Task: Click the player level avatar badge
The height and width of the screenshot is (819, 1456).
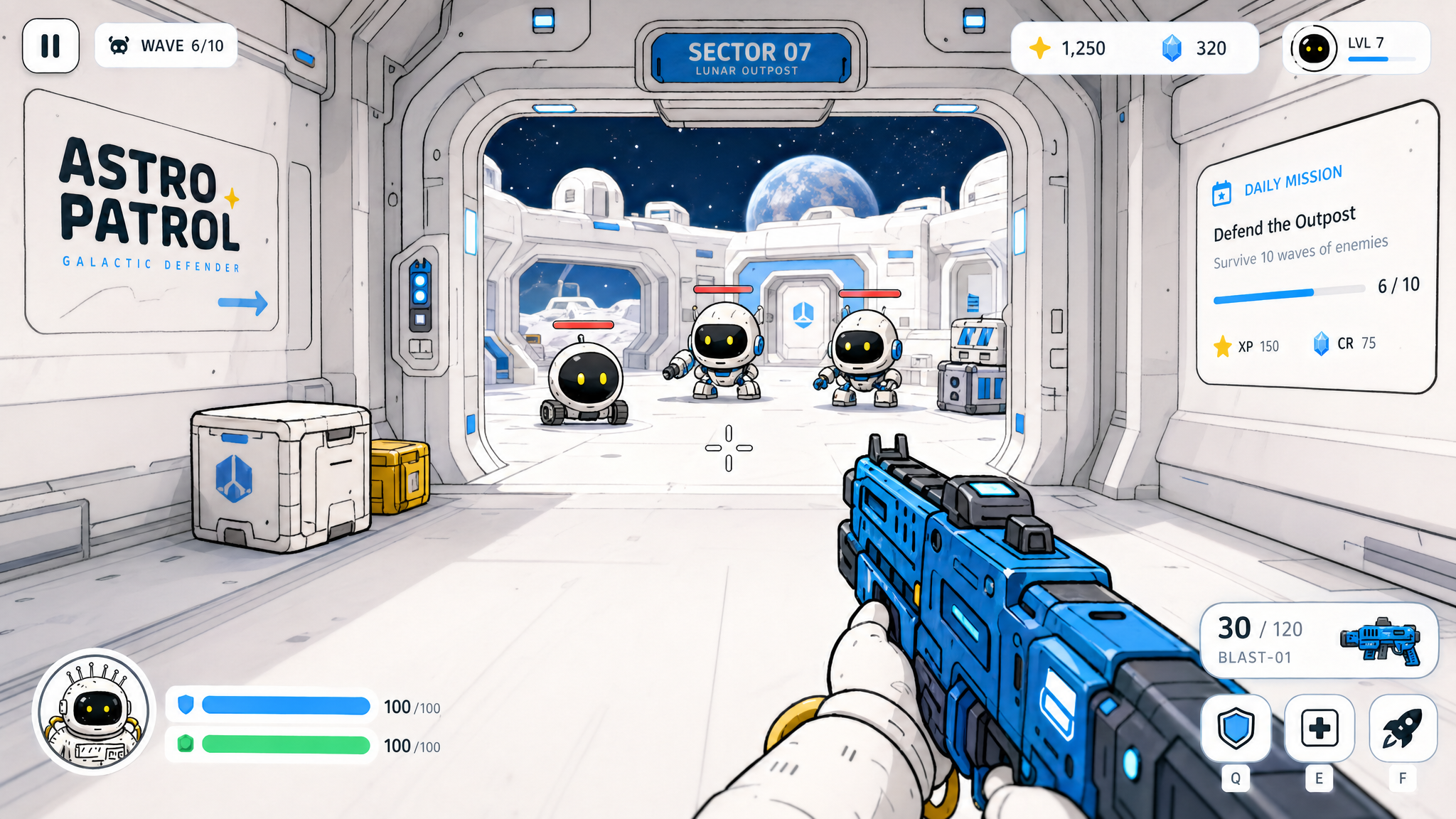Action: [x=1314, y=48]
